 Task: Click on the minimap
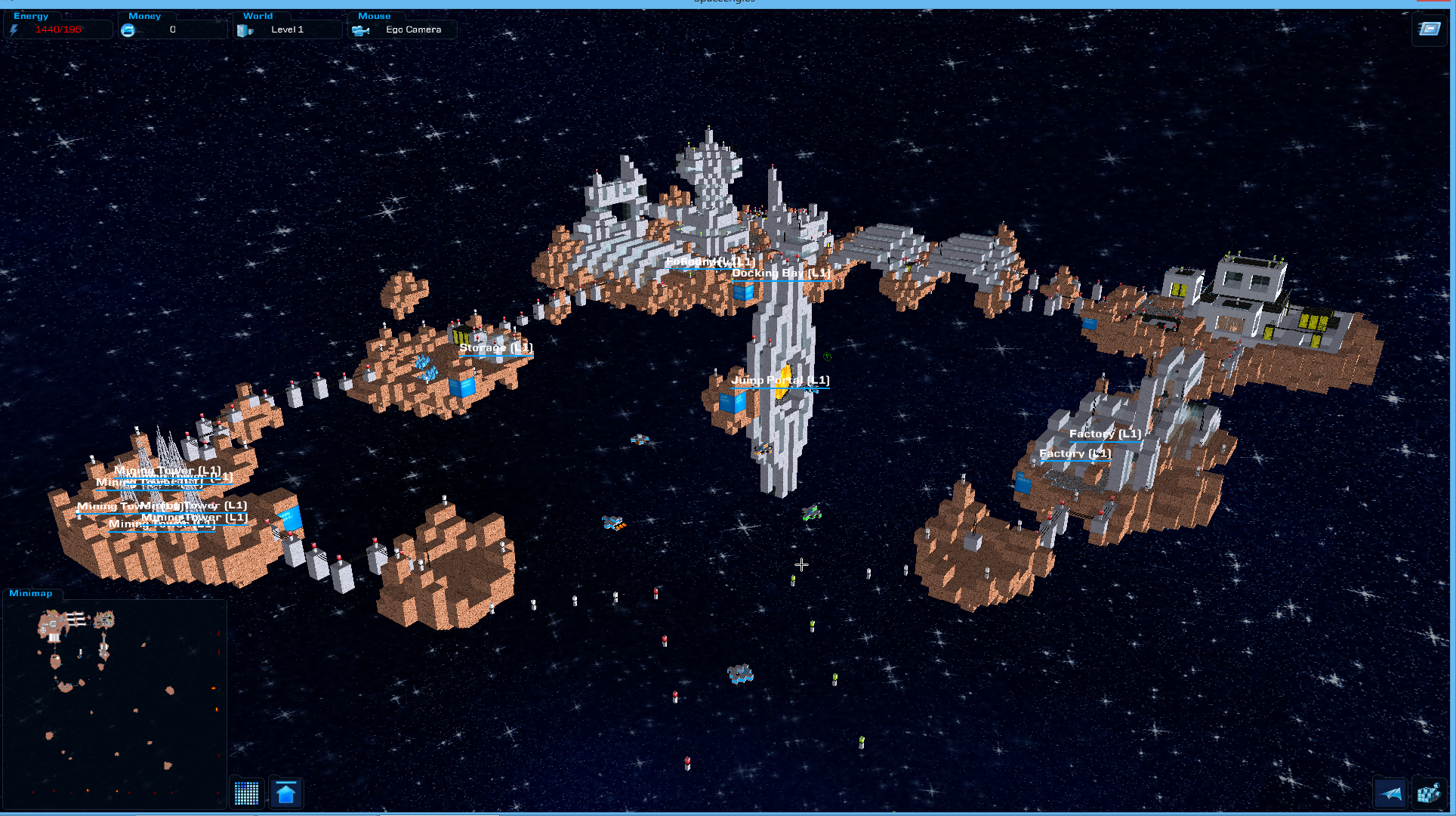pos(115,704)
